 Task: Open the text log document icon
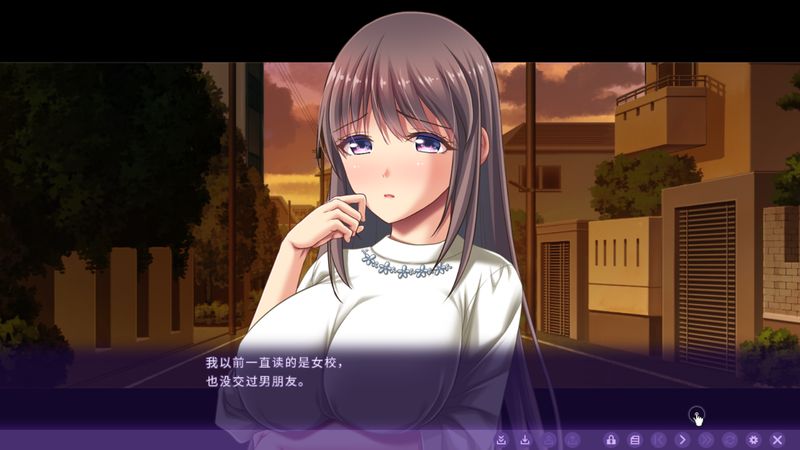pos(634,439)
